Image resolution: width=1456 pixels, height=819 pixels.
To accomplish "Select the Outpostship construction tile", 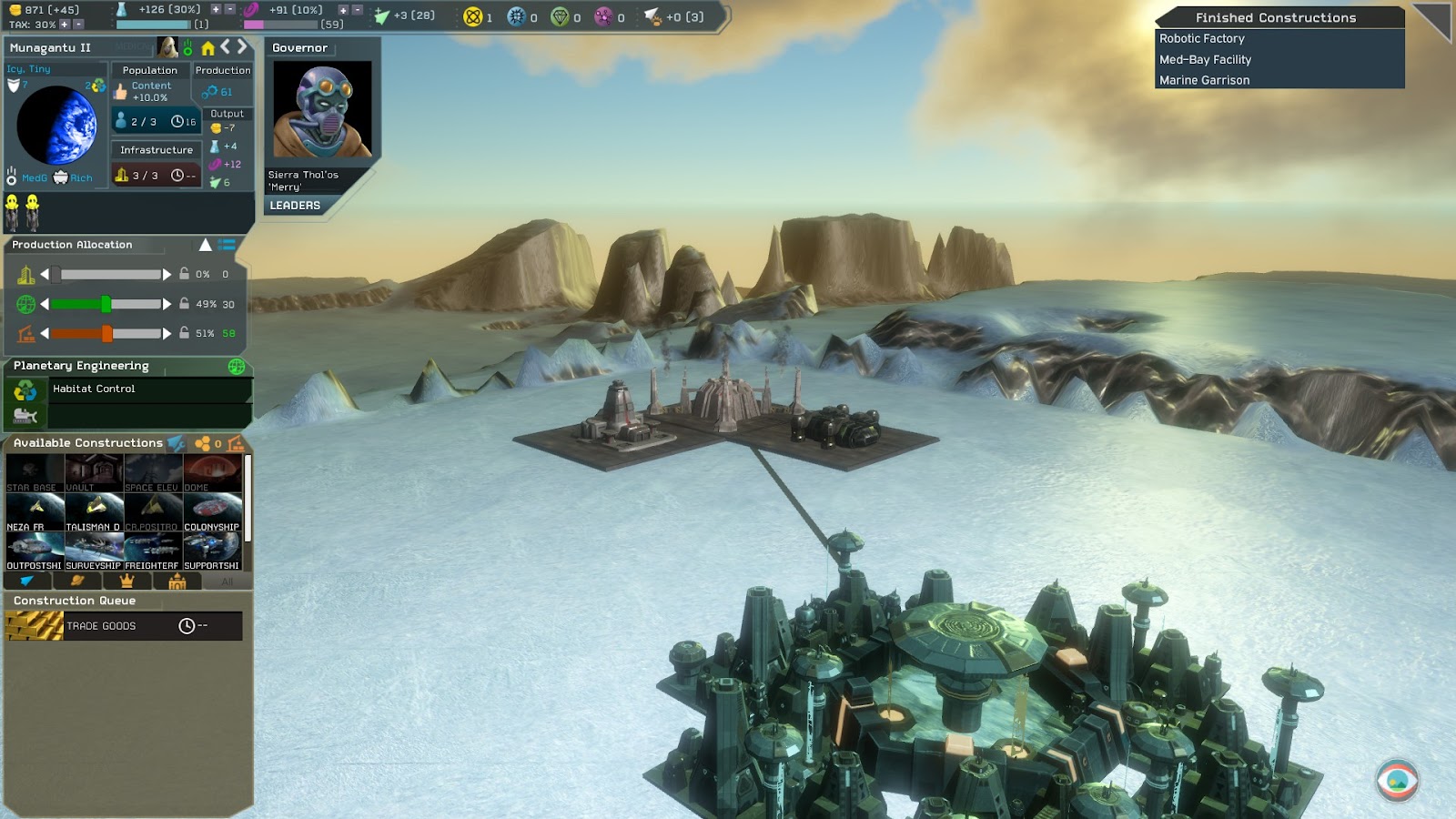I will click(35, 551).
